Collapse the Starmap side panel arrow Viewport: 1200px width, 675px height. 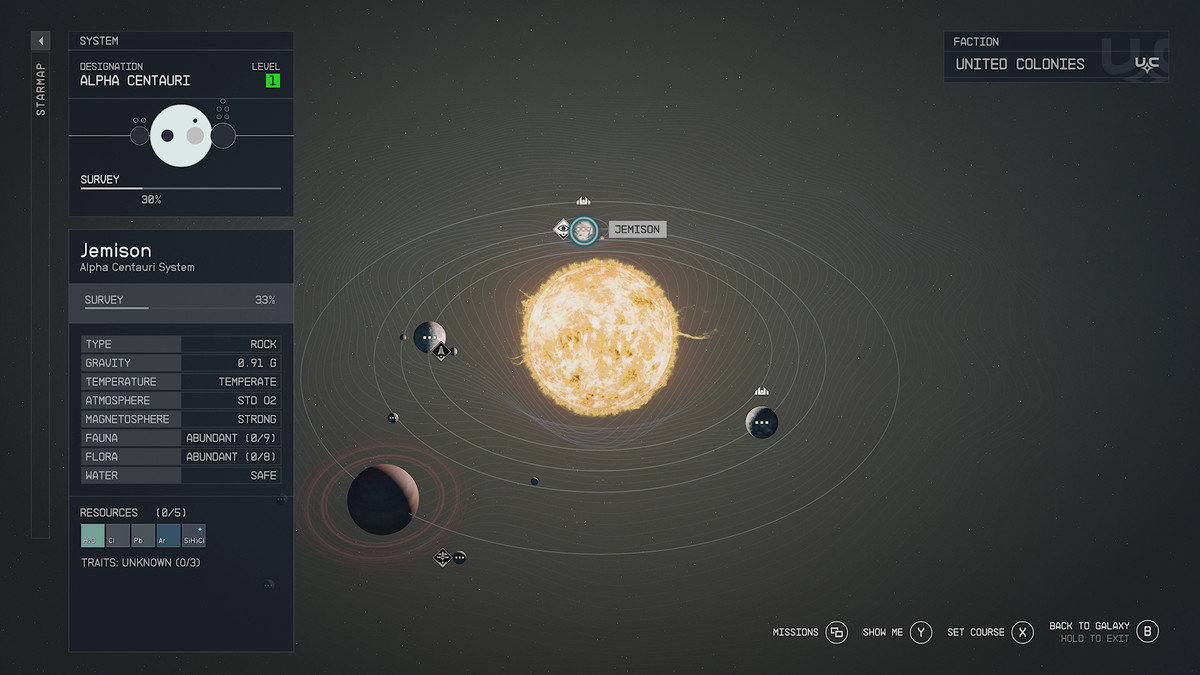41,41
